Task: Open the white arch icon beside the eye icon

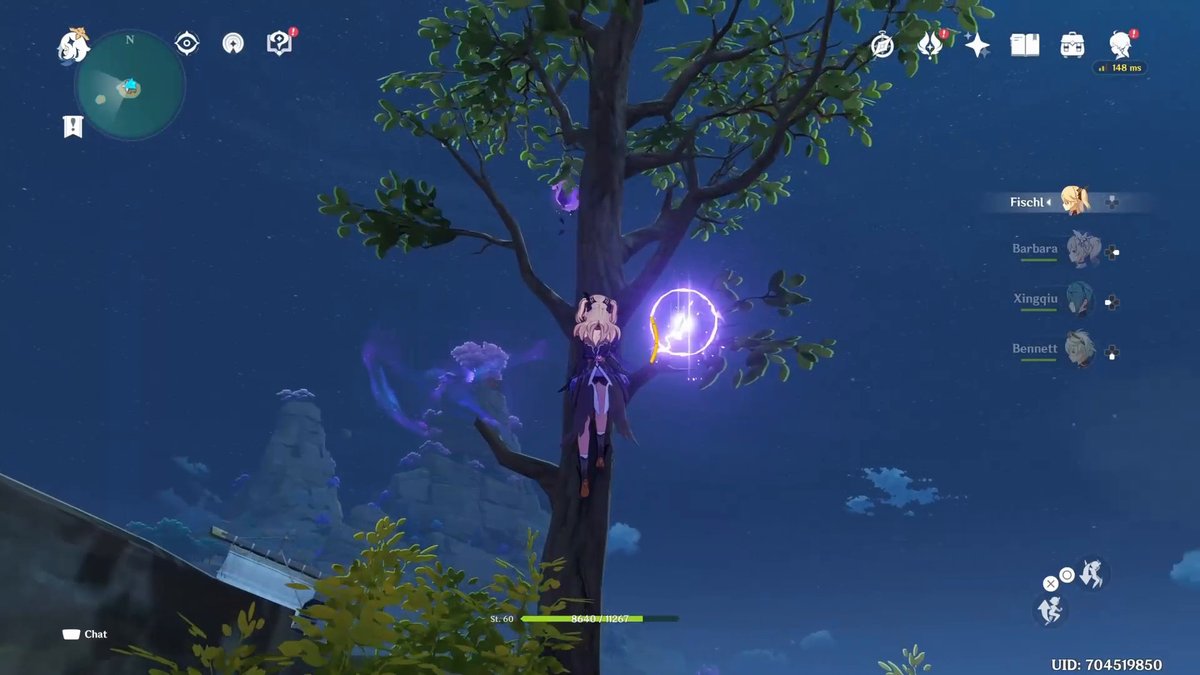Action: [233, 44]
